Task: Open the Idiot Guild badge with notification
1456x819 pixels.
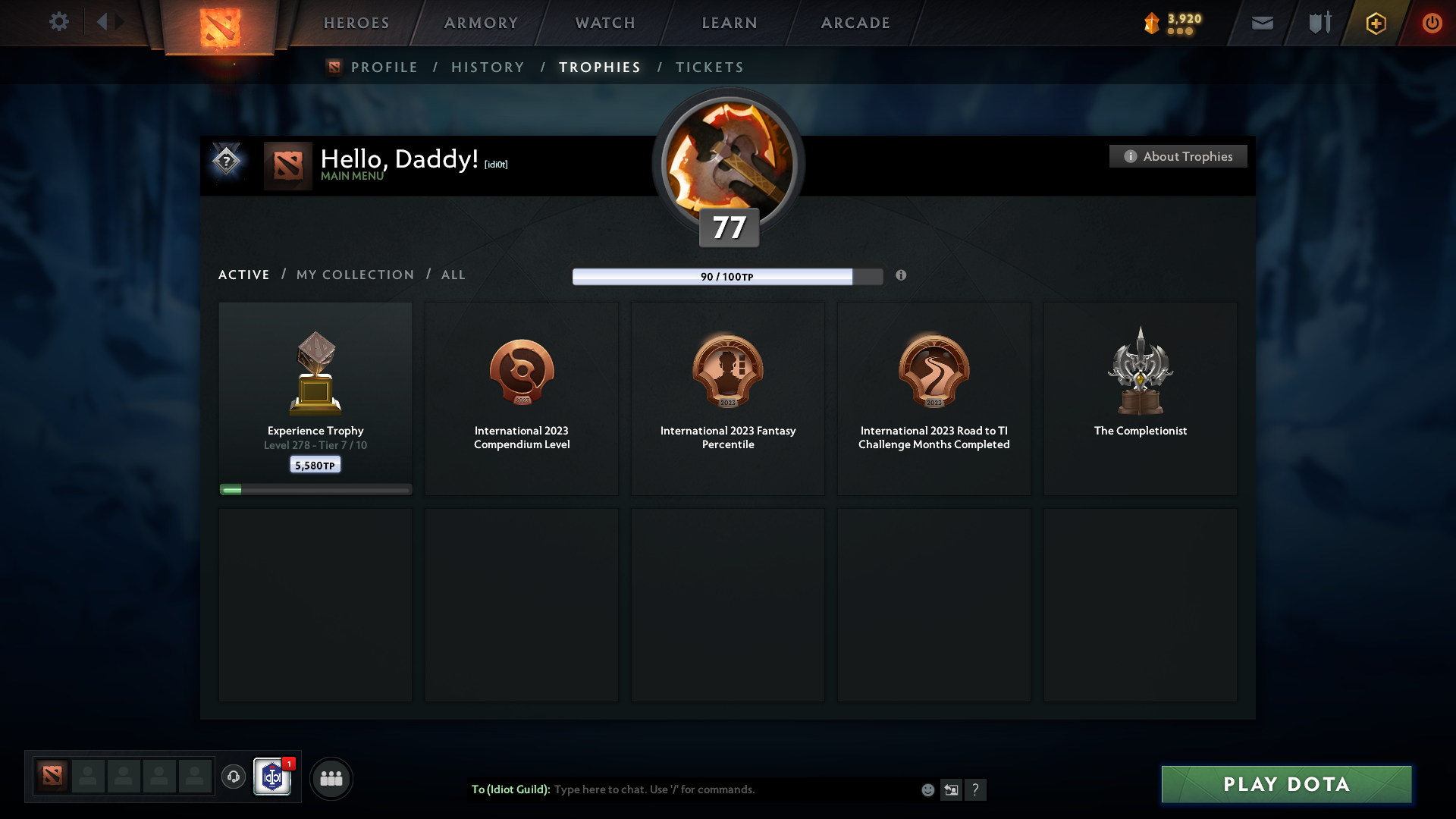Action: 273,777
